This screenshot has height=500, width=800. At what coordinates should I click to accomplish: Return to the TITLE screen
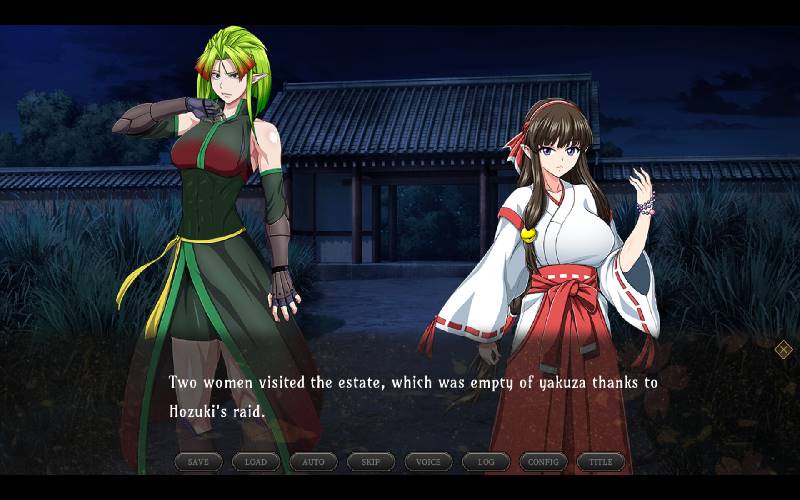click(601, 462)
